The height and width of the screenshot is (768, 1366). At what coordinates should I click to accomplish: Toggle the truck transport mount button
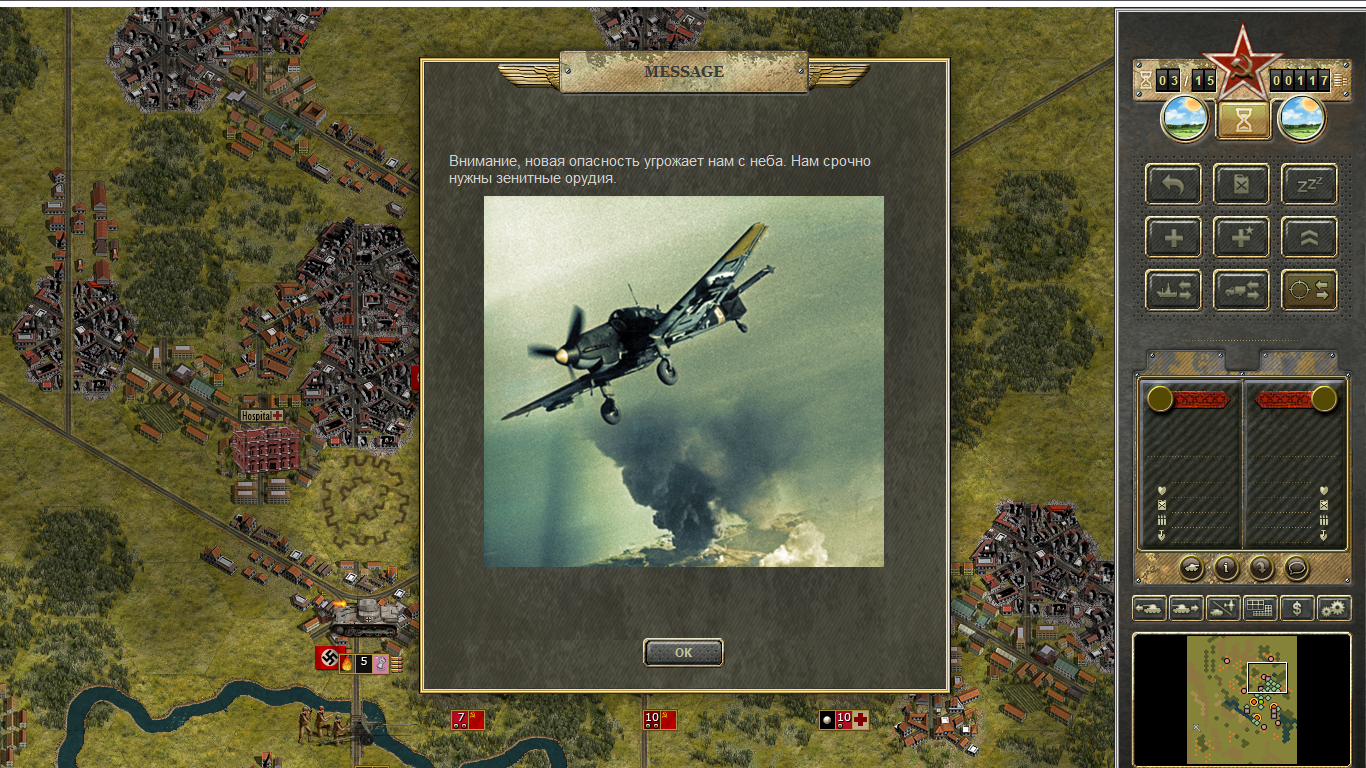[x=1241, y=290]
